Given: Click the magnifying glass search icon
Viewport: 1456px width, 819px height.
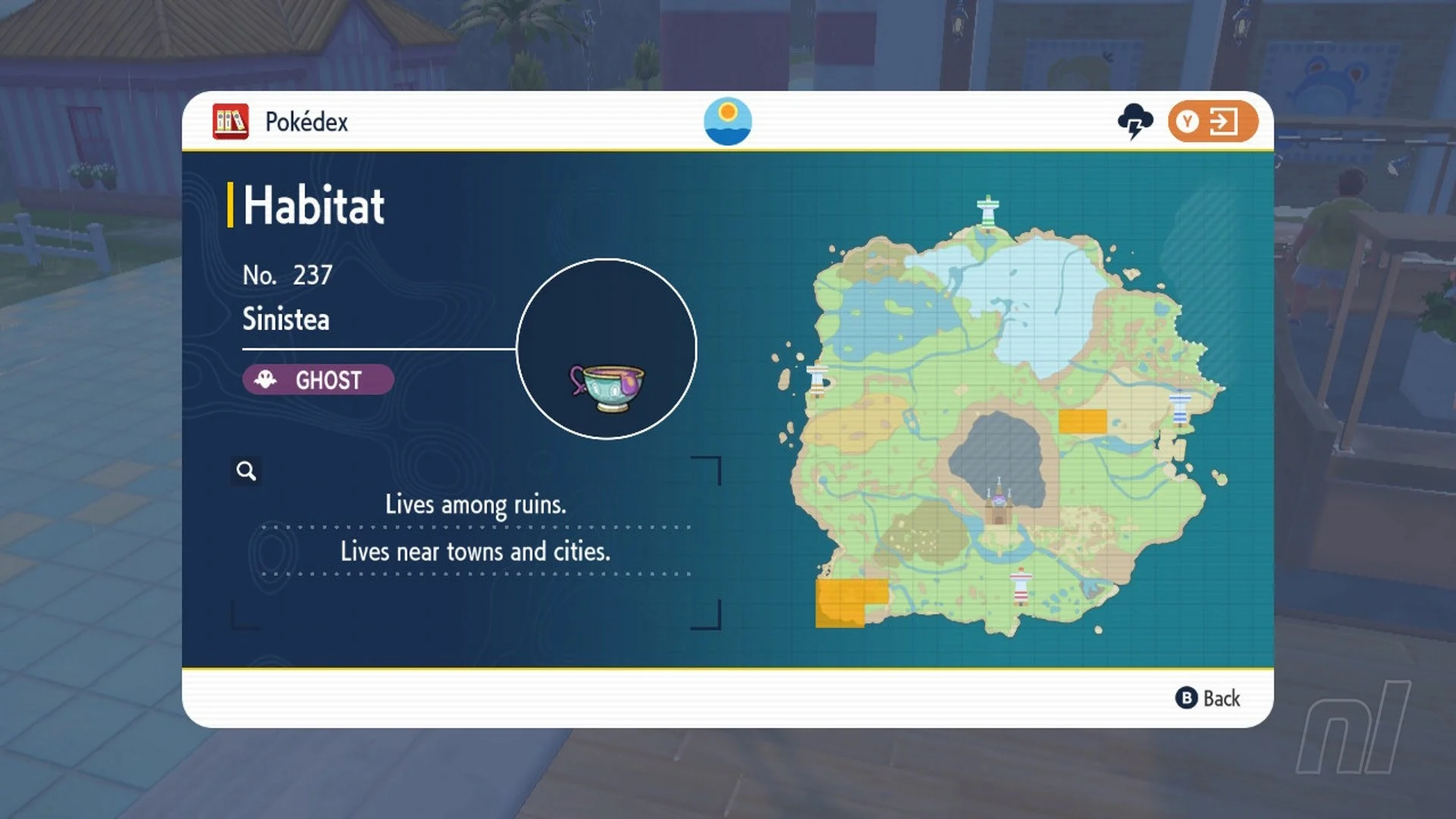Looking at the screenshot, I should coord(246,471).
